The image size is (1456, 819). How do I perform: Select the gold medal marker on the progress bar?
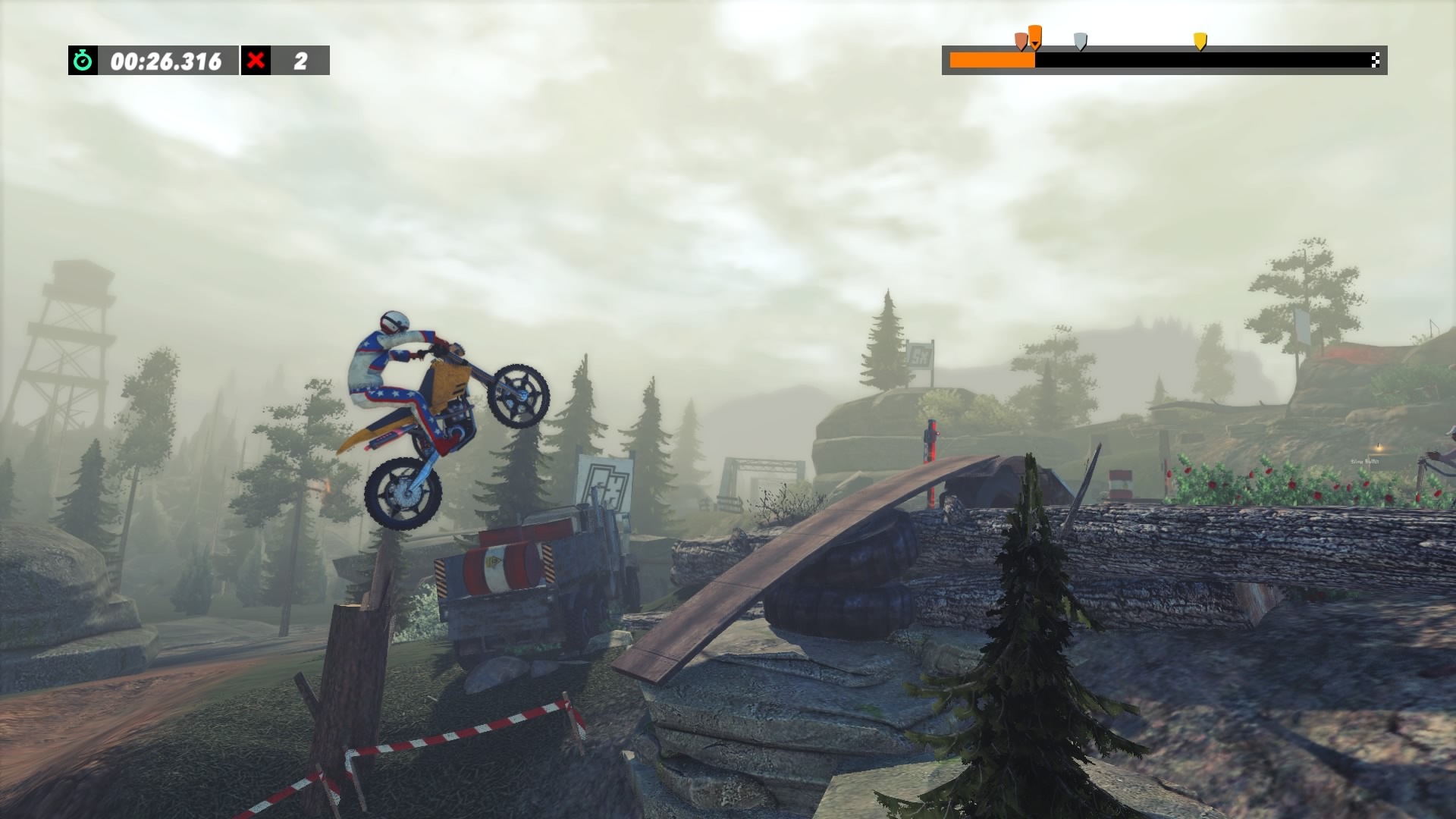[1200, 40]
